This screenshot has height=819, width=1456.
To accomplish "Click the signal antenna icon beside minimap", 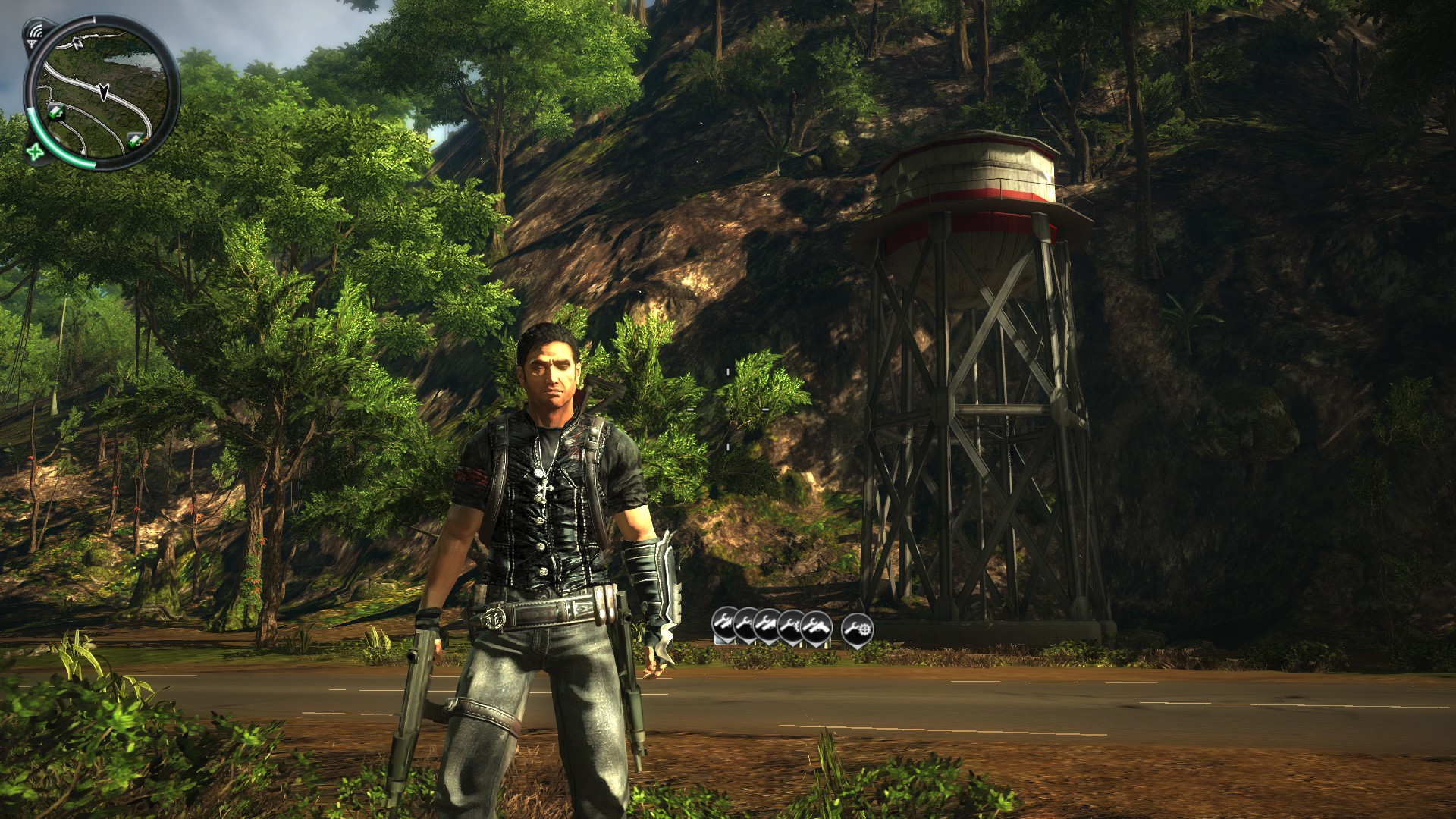I will tap(36, 32).
